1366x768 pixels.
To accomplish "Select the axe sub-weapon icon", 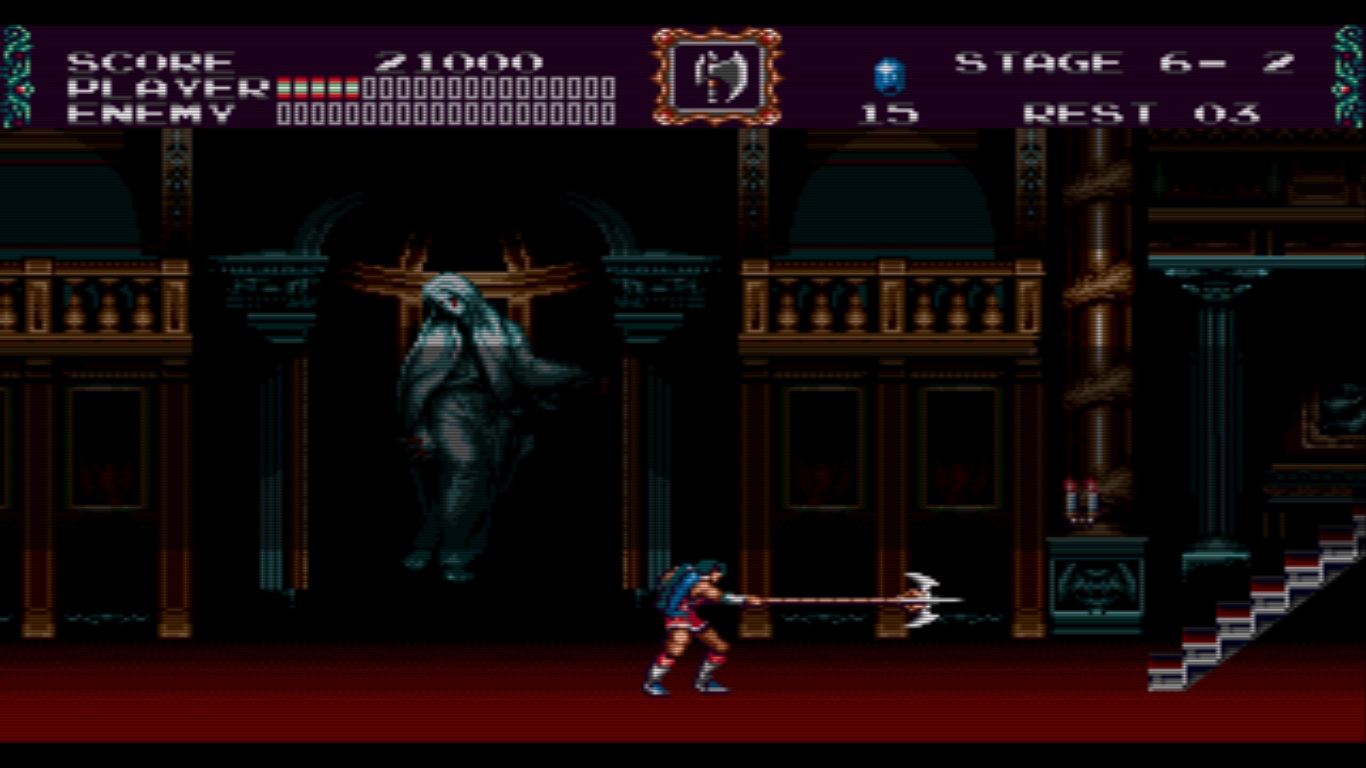I will tap(716, 76).
